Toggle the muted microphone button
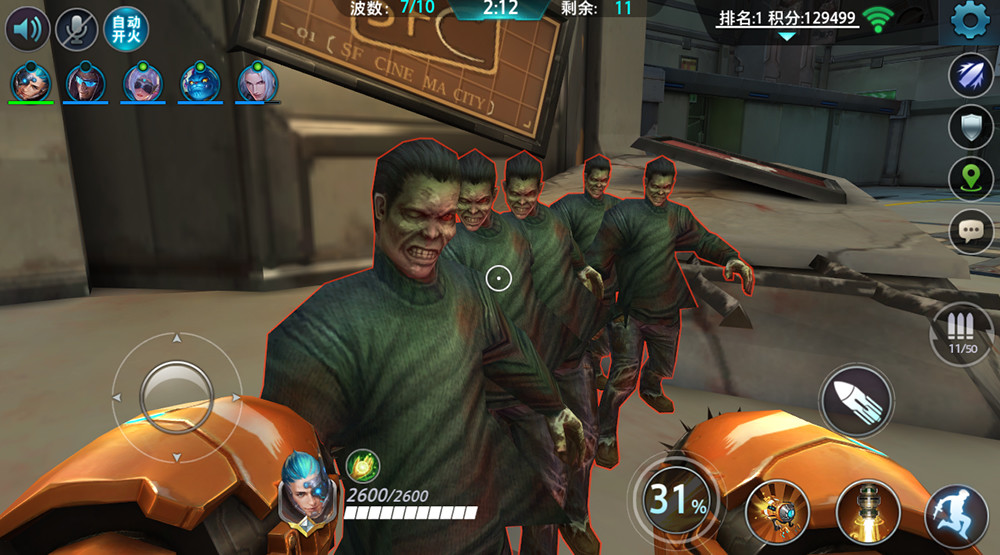 click(x=76, y=29)
